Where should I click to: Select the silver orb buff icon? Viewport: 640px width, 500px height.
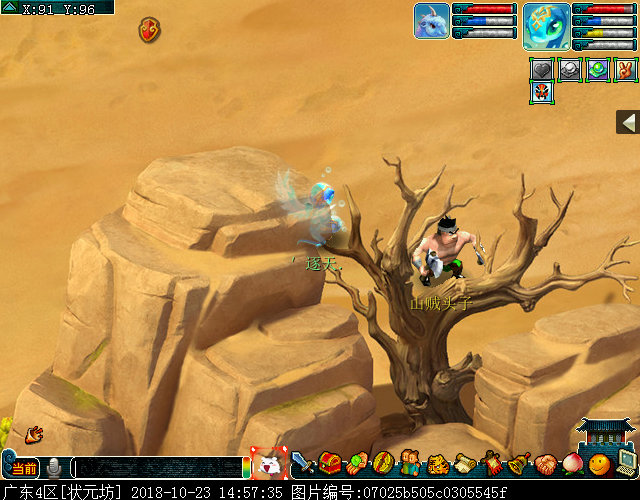click(x=569, y=70)
